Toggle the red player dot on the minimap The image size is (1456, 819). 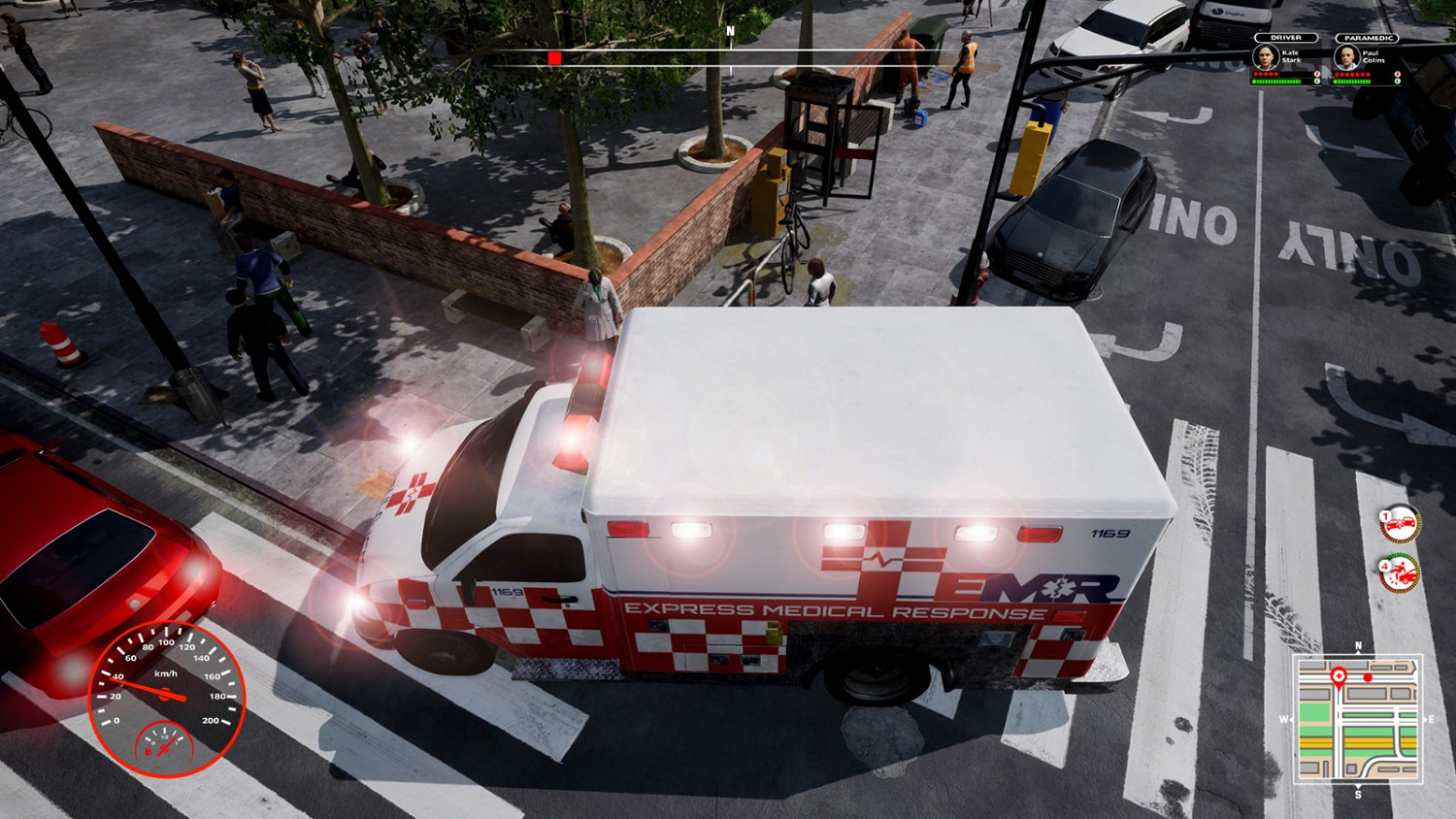pyautogui.click(x=1368, y=677)
